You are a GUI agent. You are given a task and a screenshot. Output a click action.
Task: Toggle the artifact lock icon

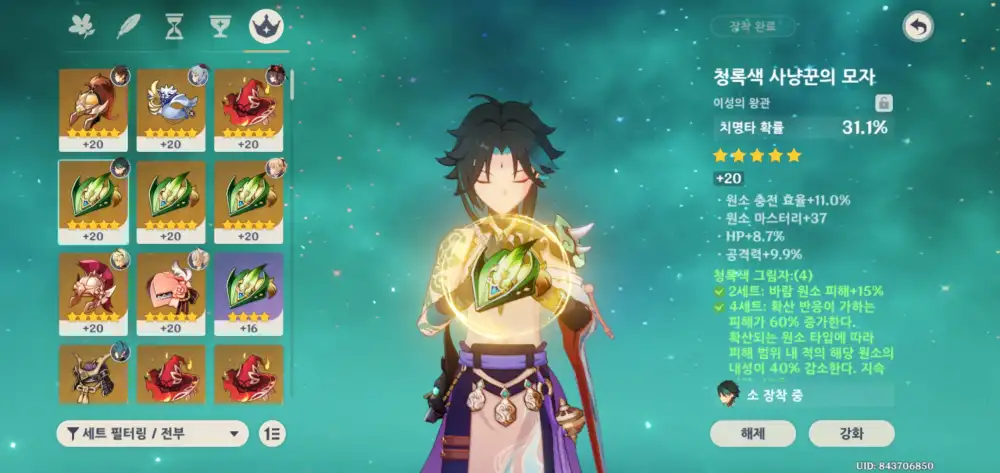[x=884, y=103]
